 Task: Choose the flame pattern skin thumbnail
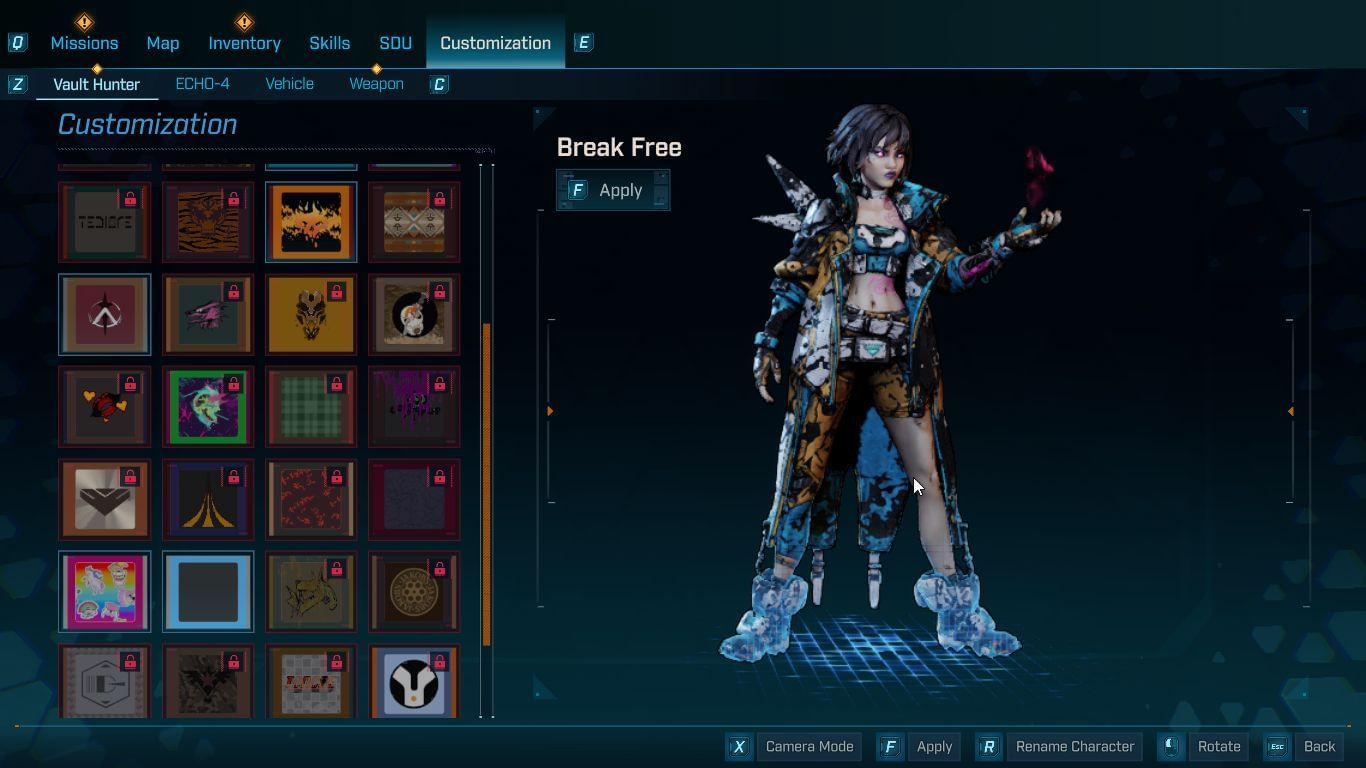click(311, 222)
